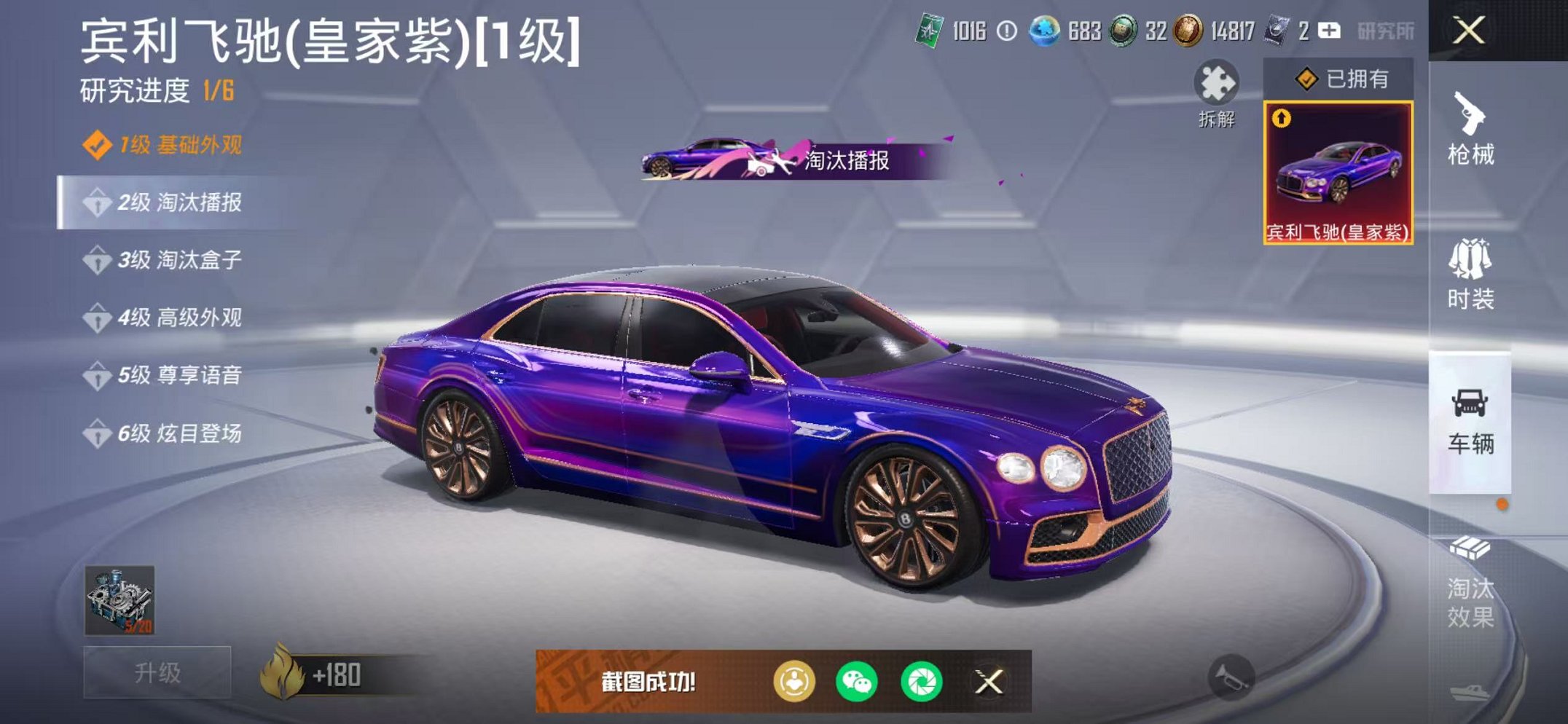This screenshot has height=724, width=1568.
Task: Select the owned 宾利飞驰(皇家紫) car thumbnail
Action: coord(1339,175)
